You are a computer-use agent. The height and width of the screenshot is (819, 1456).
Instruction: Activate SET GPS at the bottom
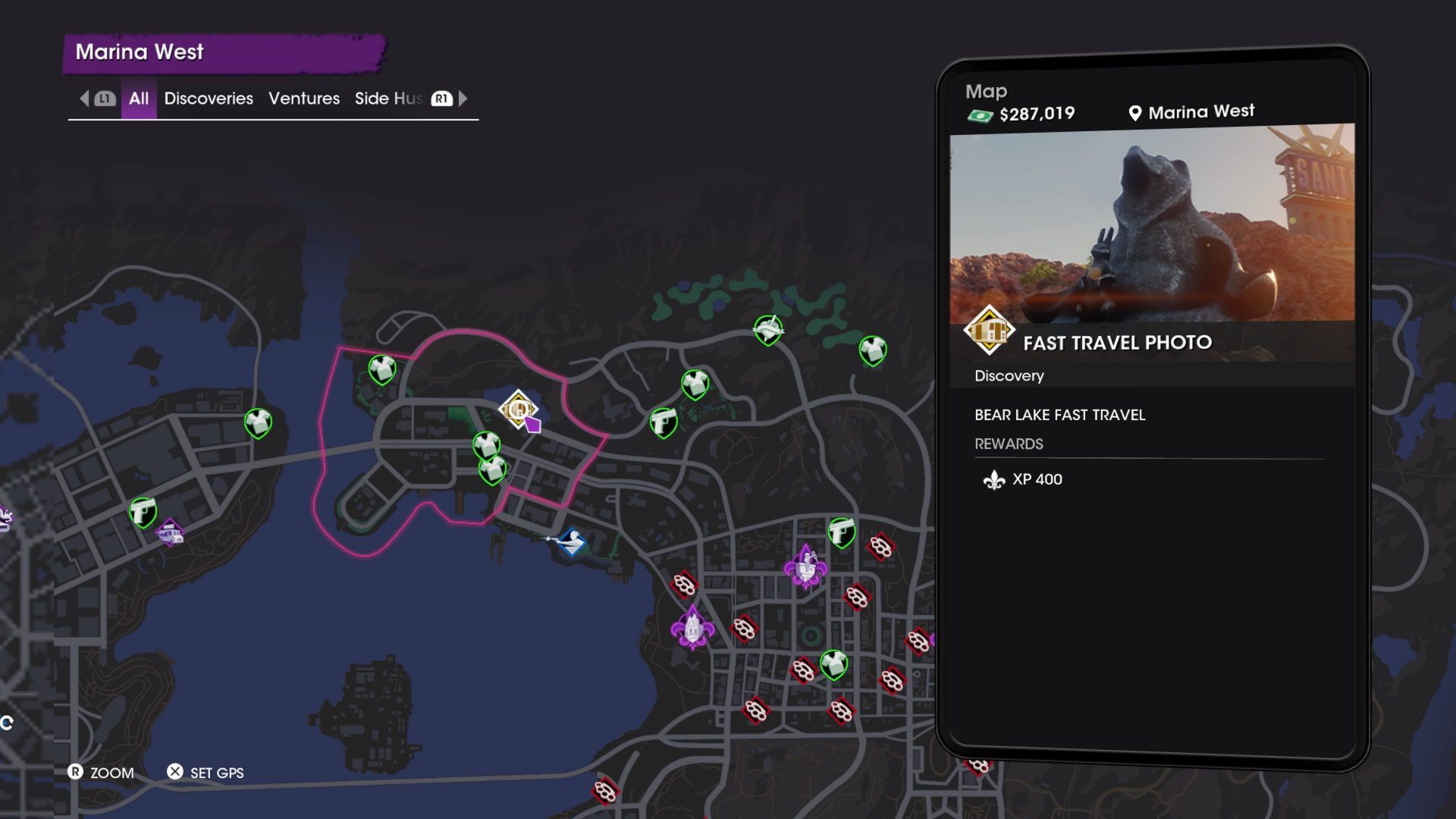pyautogui.click(x=205, y=773)
